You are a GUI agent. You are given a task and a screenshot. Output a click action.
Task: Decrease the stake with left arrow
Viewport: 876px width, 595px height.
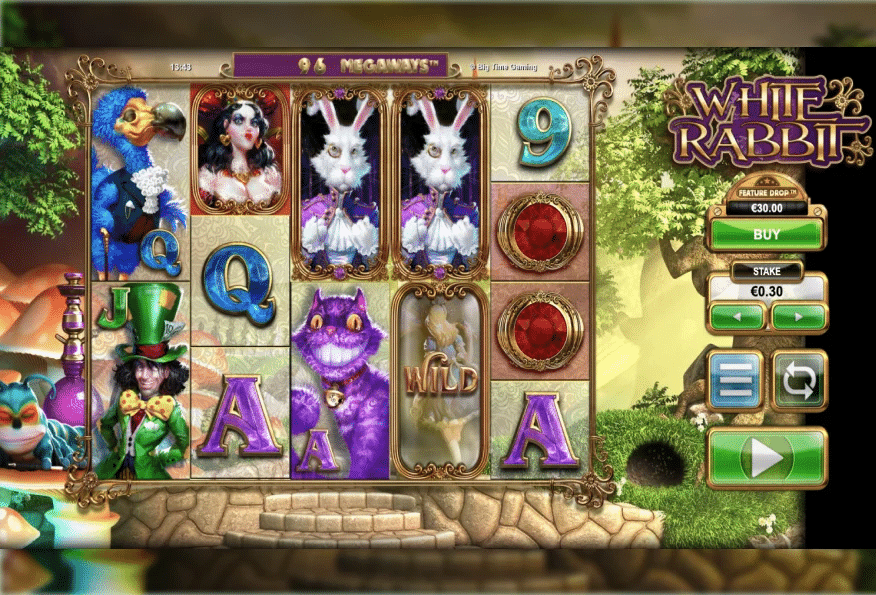click(738, 317)
